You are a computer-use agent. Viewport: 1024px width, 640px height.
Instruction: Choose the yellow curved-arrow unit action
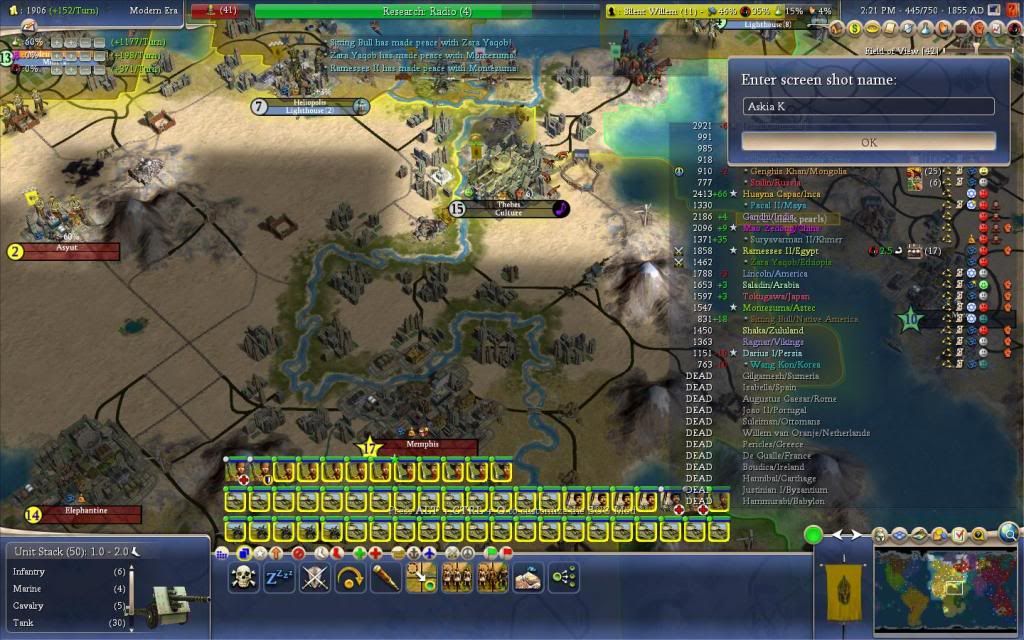pos(351,577)
